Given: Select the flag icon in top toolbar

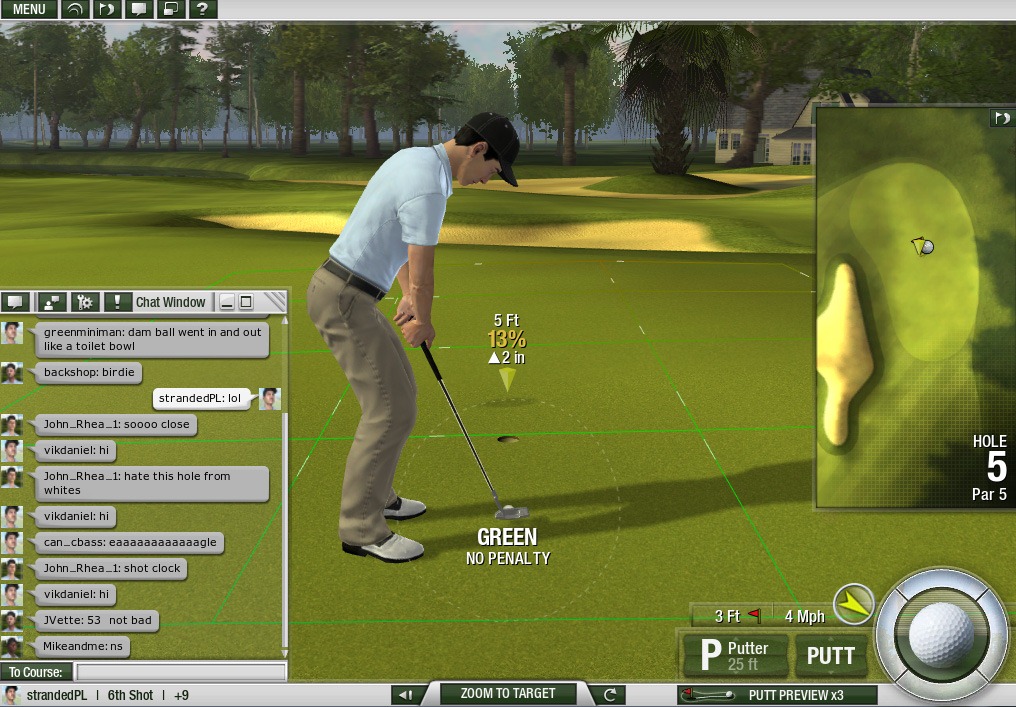Looking at the screenshot, I should point(107,9).
